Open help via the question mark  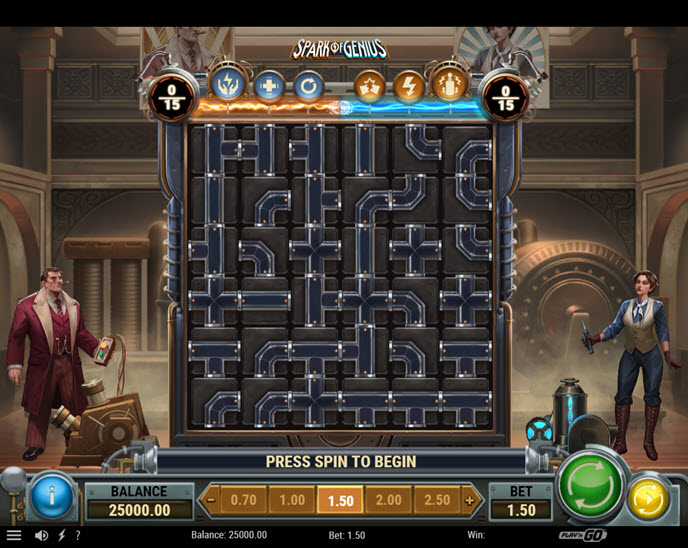[78, 535]
